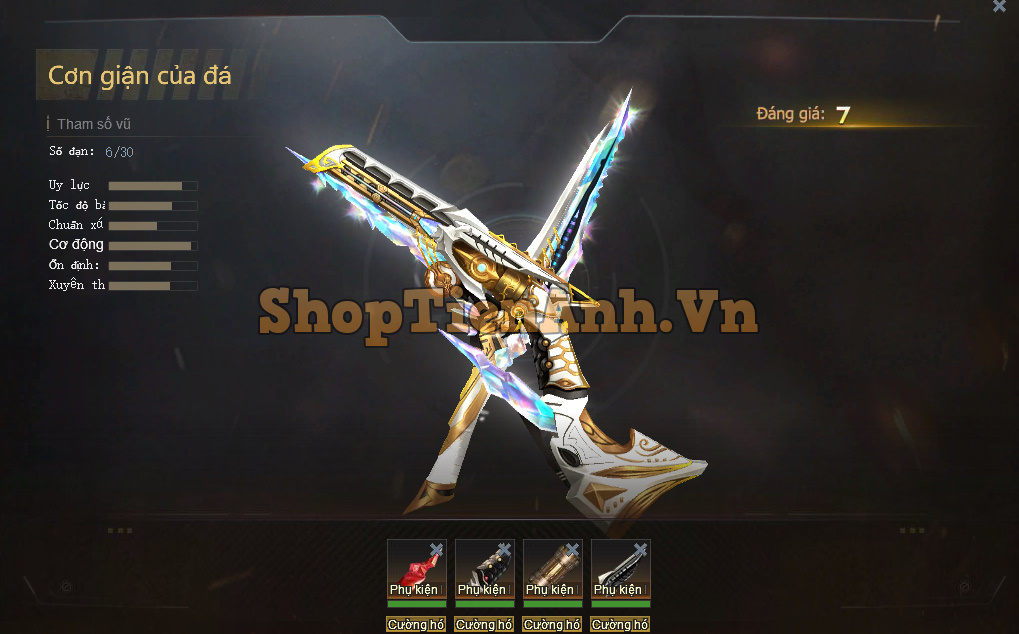Remove the red crystal accessory with its X
Image resolution: width=1019 pixels, height=634 pixels.
[x=436, y=549]
